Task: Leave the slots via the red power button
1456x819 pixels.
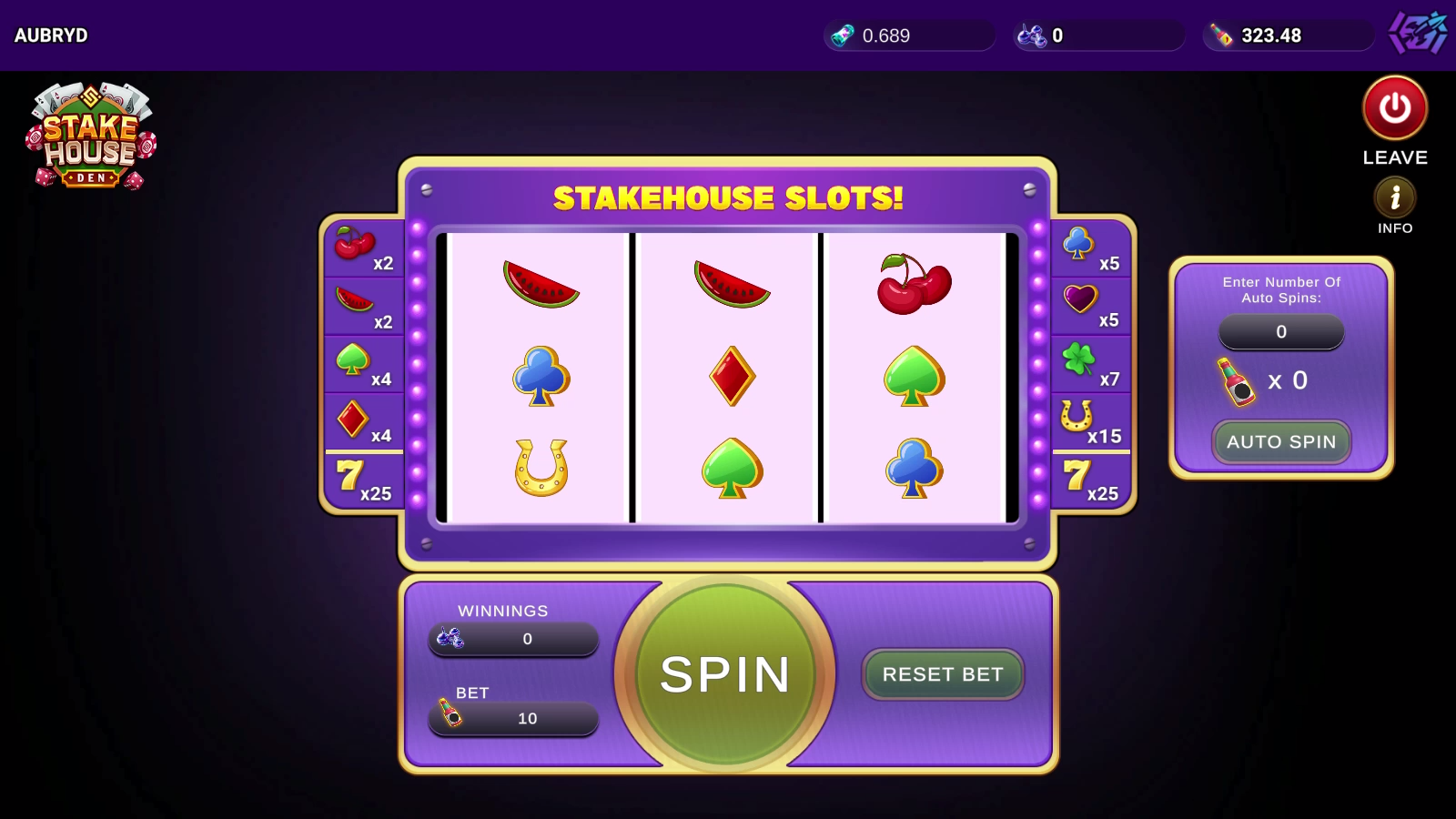Action: point(1395,108)
